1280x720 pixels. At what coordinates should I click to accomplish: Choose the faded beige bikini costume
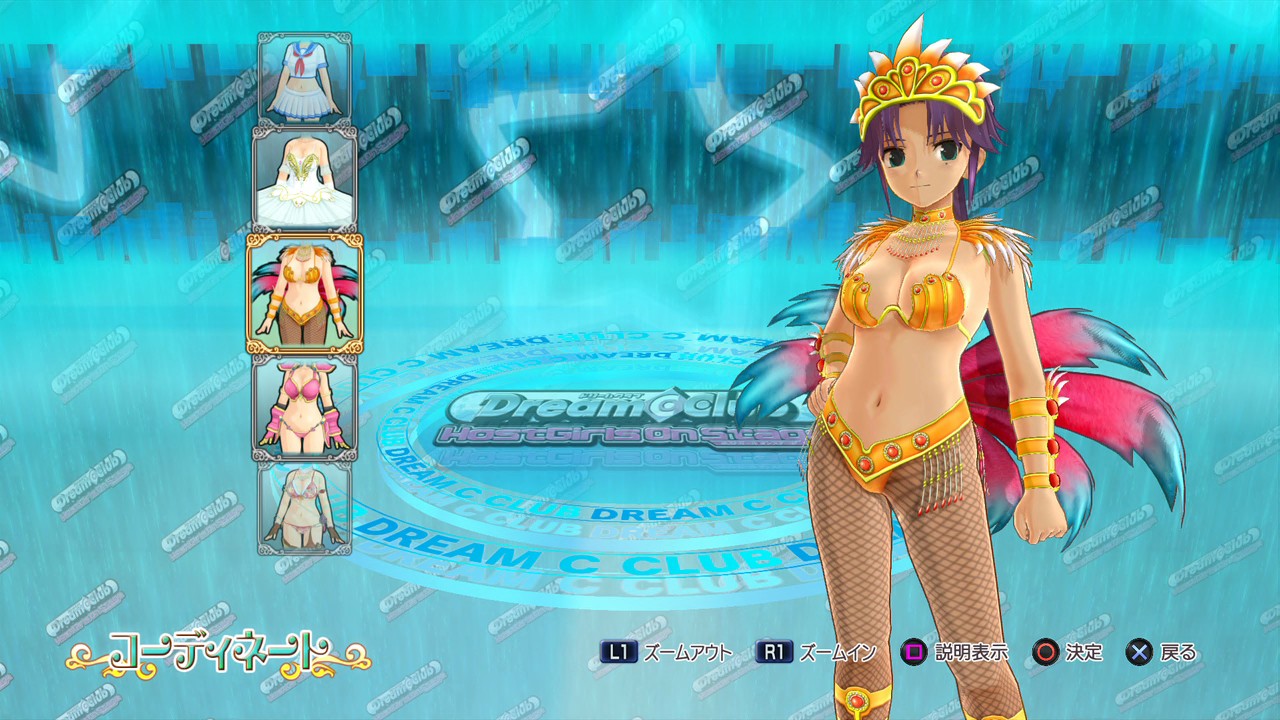point(305,507)
